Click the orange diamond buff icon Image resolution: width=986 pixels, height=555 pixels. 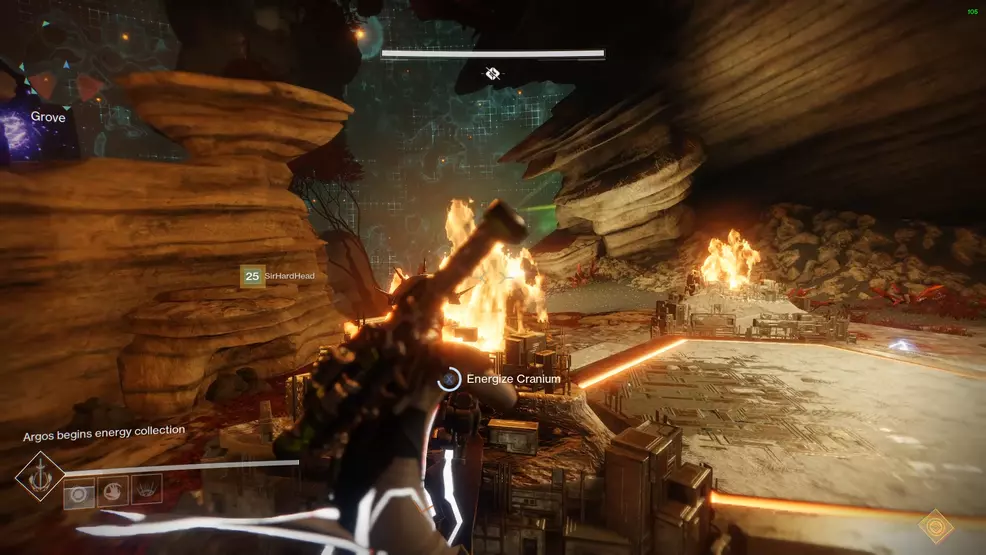click(935, 526)
